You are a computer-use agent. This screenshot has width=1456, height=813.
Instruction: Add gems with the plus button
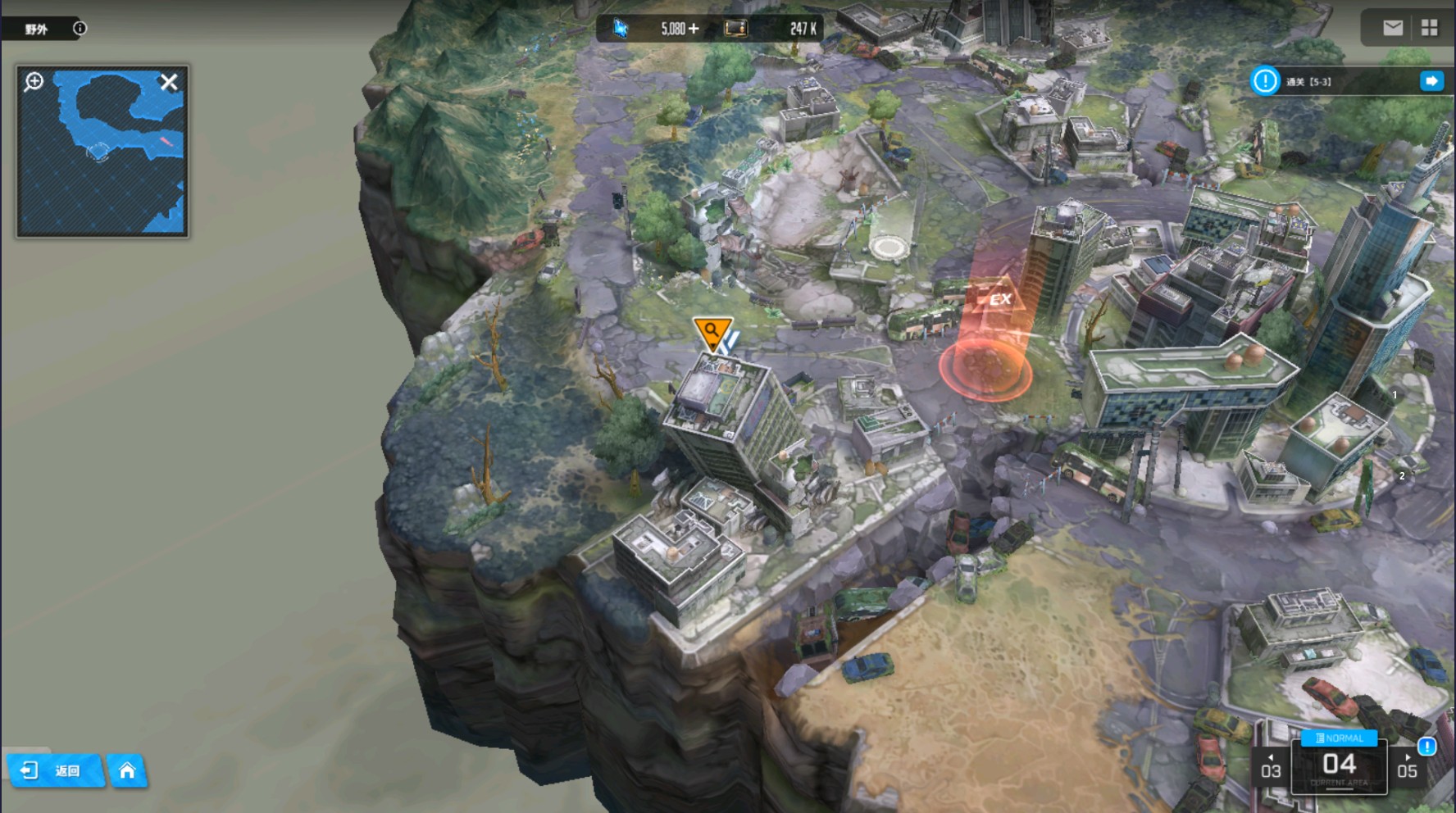pos(694,29)
